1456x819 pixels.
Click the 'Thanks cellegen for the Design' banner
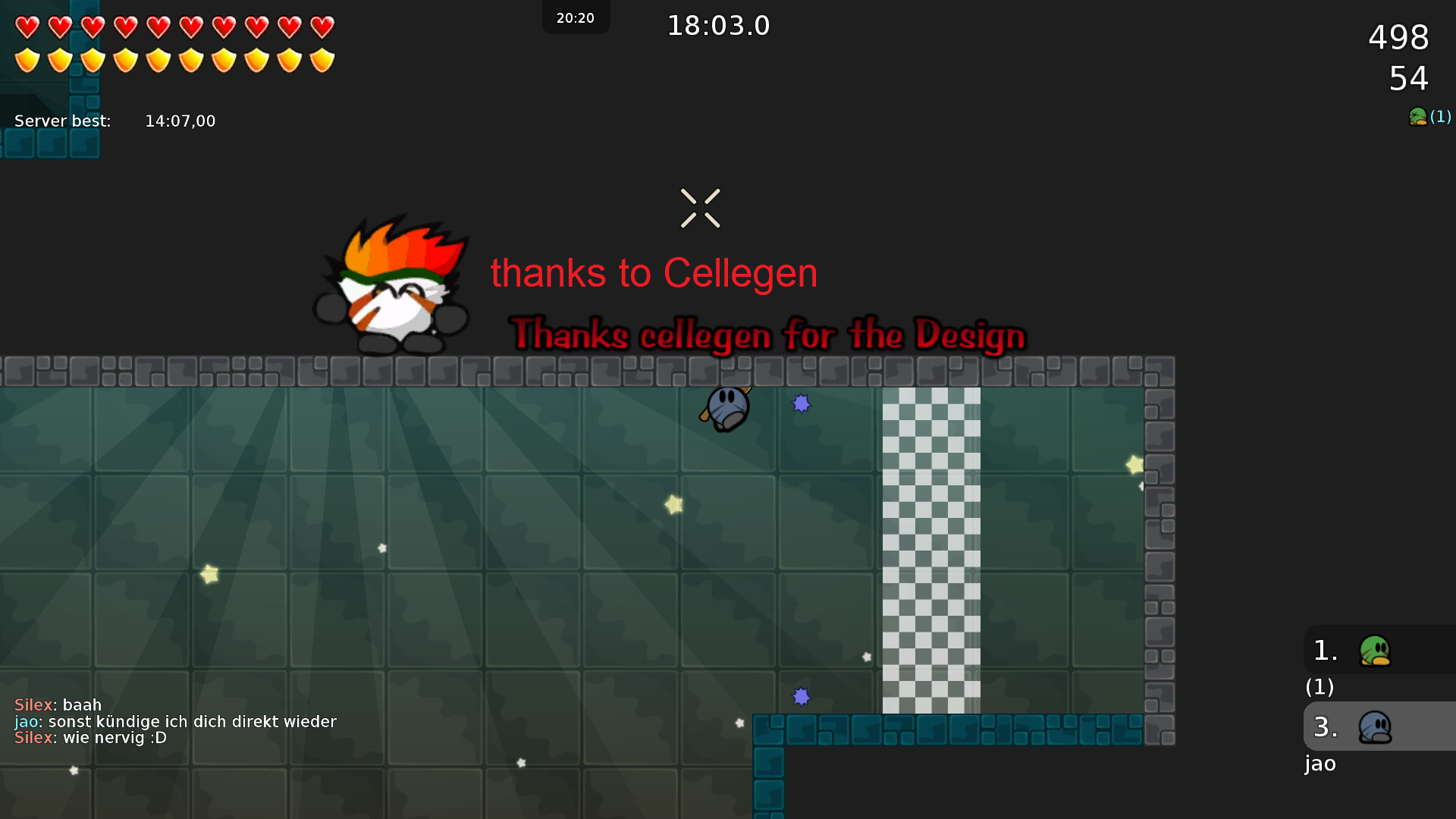(x=767, y=334)
